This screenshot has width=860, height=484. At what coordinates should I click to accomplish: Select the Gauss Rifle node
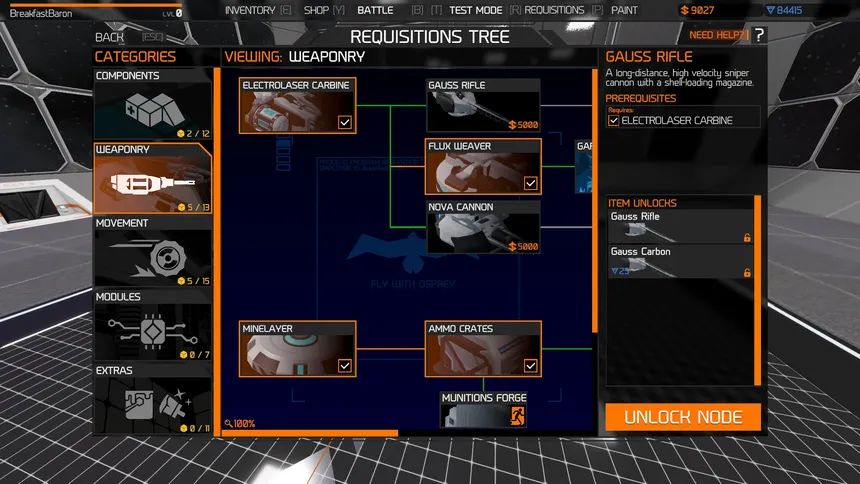[x=483, y=106]
